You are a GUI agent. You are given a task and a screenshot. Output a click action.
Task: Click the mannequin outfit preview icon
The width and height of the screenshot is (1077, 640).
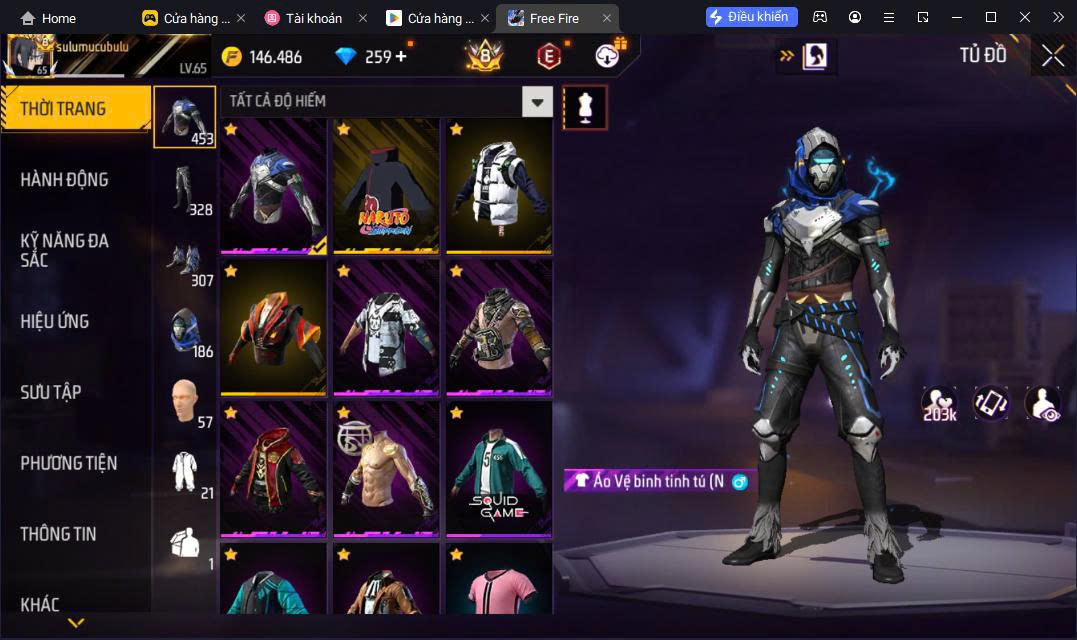click(585, 107)
